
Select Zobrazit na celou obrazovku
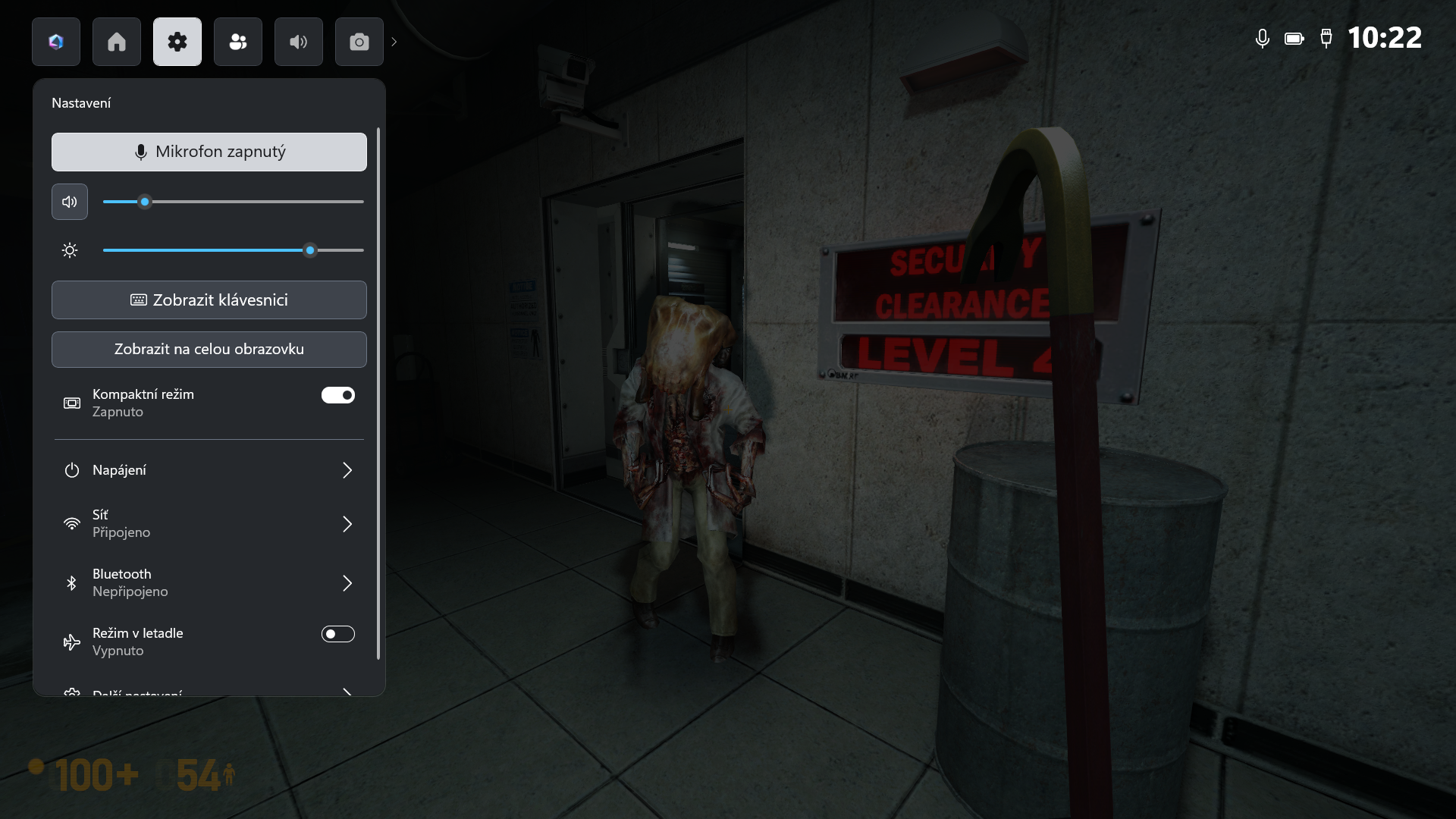tap(209, 350)
